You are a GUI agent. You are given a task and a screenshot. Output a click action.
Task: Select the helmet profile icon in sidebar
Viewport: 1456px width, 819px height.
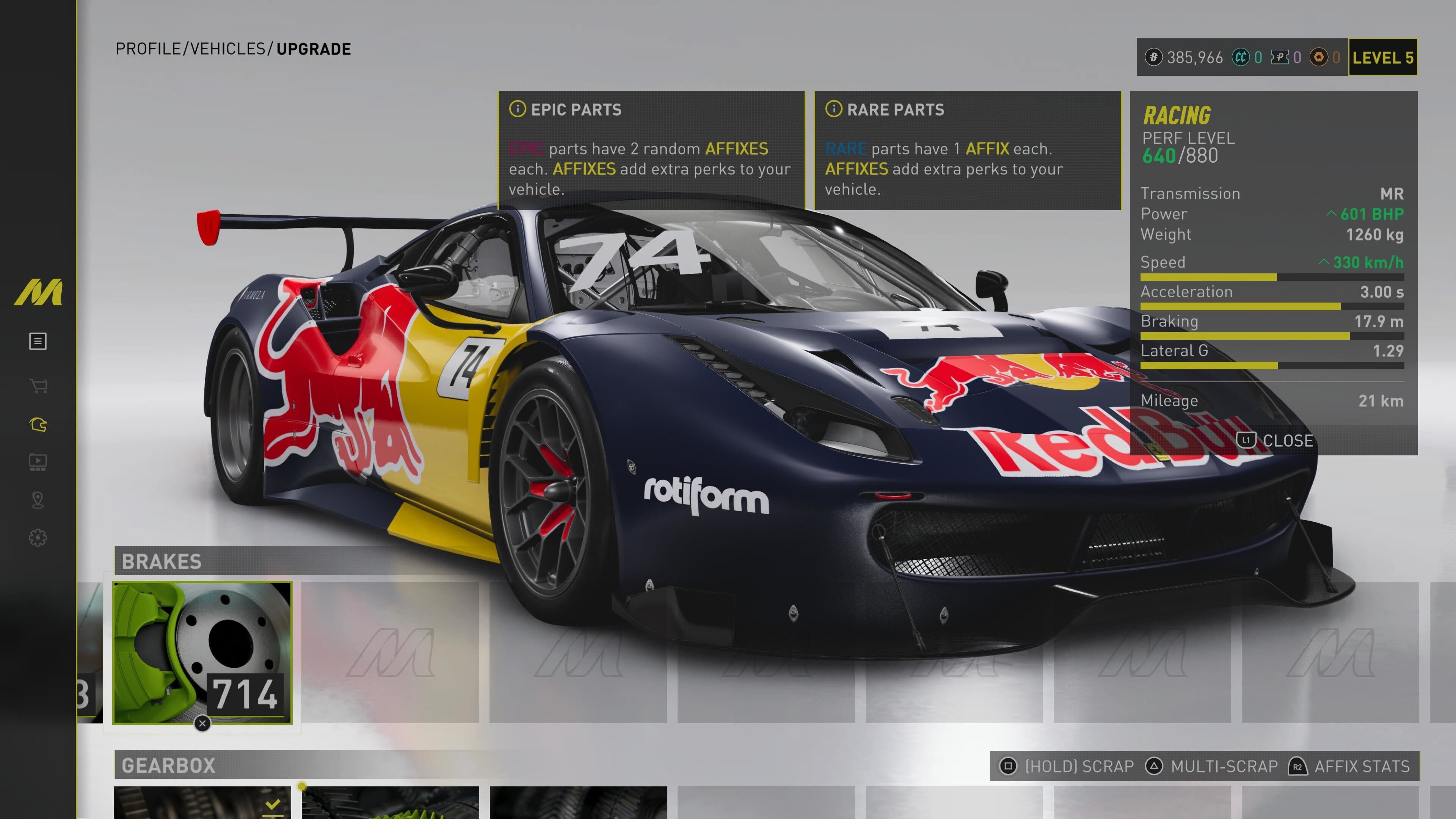(38, 425)
